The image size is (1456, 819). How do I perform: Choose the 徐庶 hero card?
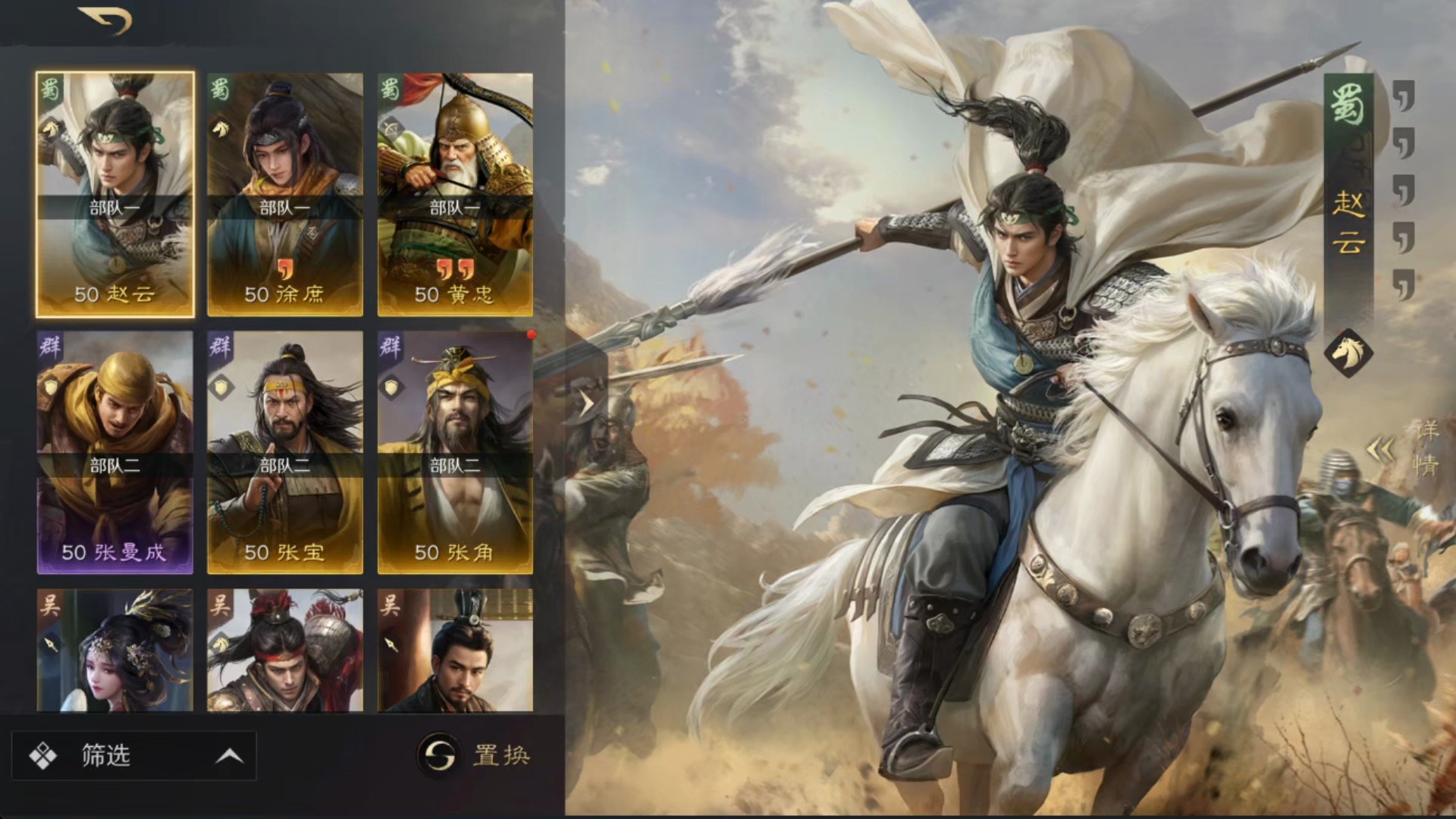pyautogui.click(x=285, y=194)
